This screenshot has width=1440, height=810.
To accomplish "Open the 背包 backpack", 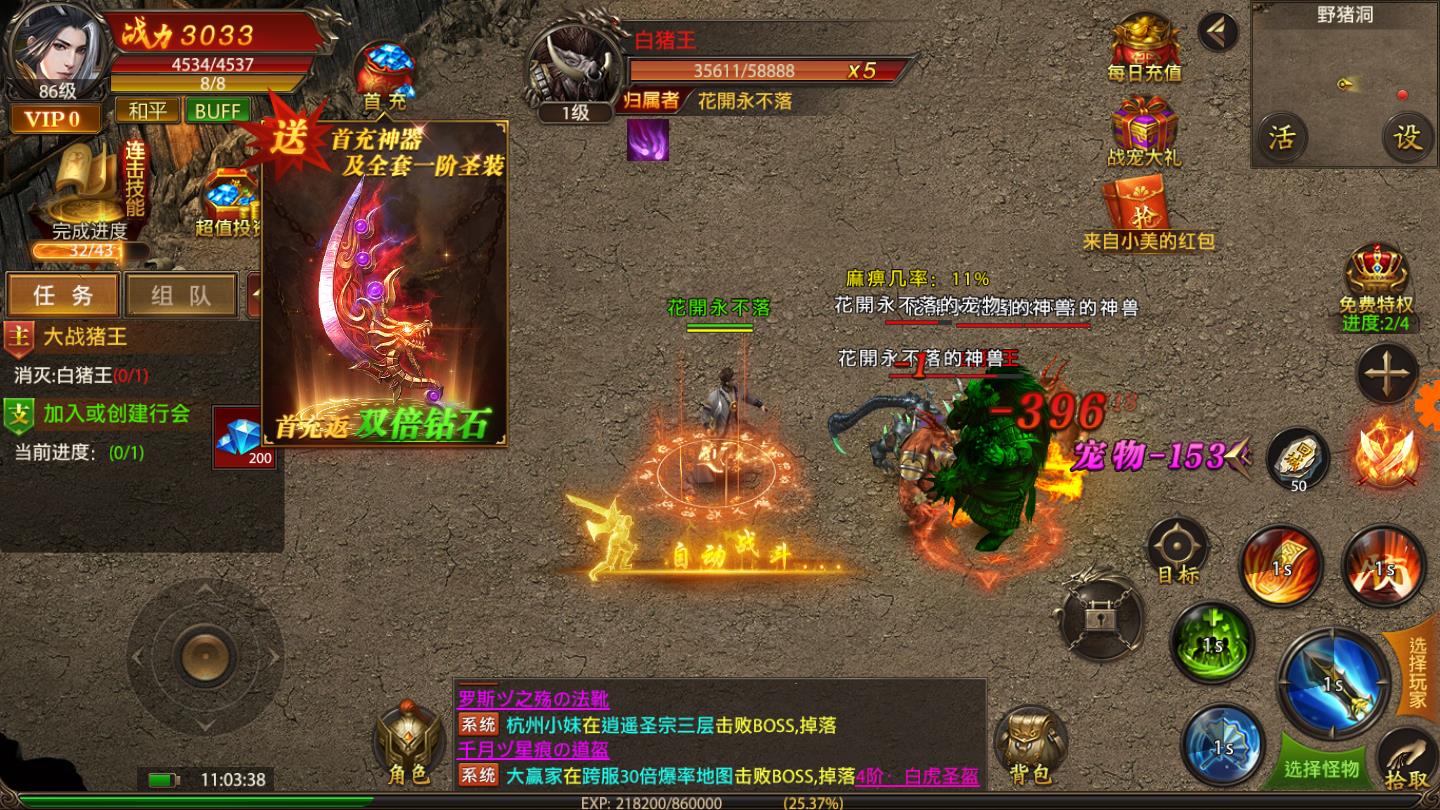I will (x=1030, y=745).
